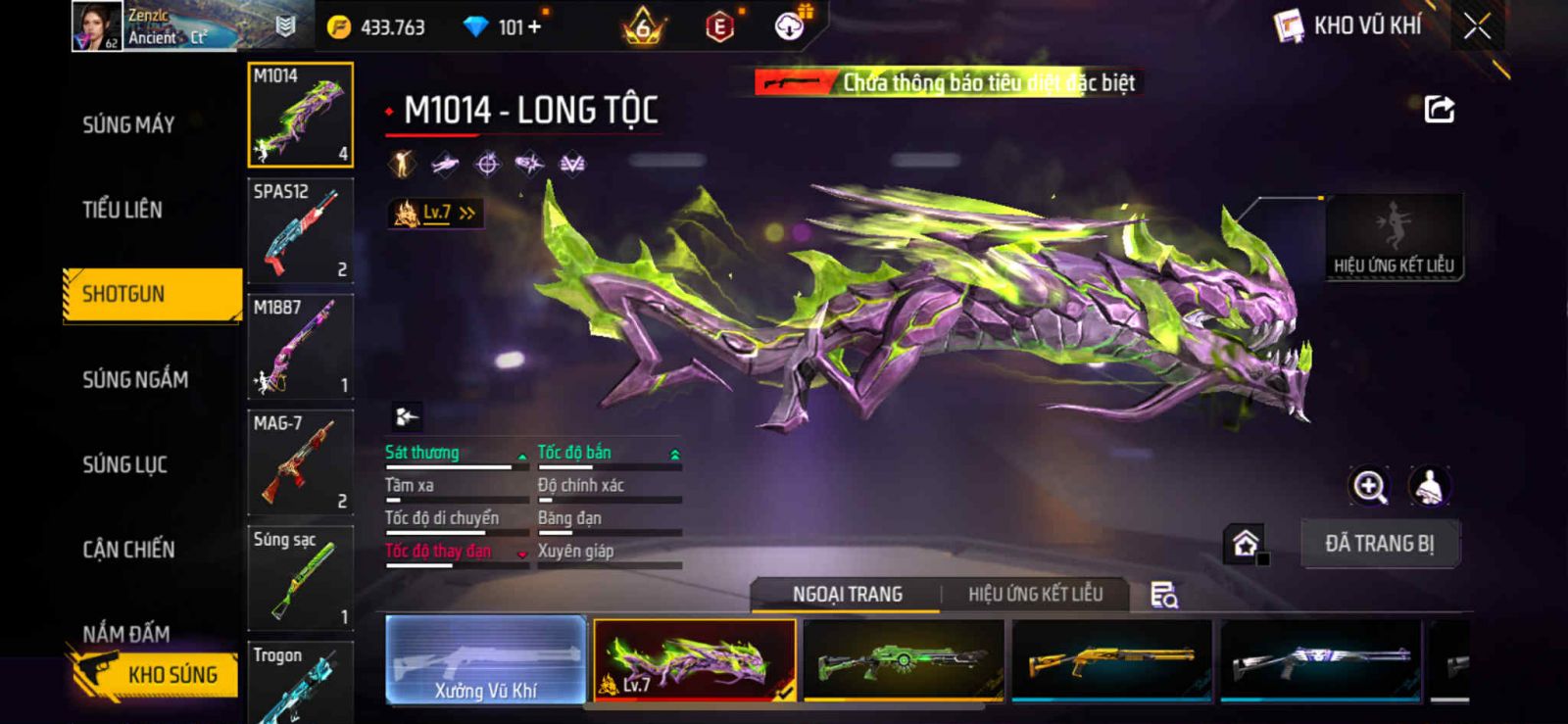Choose the CẬN CHIẾN category
Image resolution: width=1568 pixels, height=724 pixels.
tap(128, 550)
